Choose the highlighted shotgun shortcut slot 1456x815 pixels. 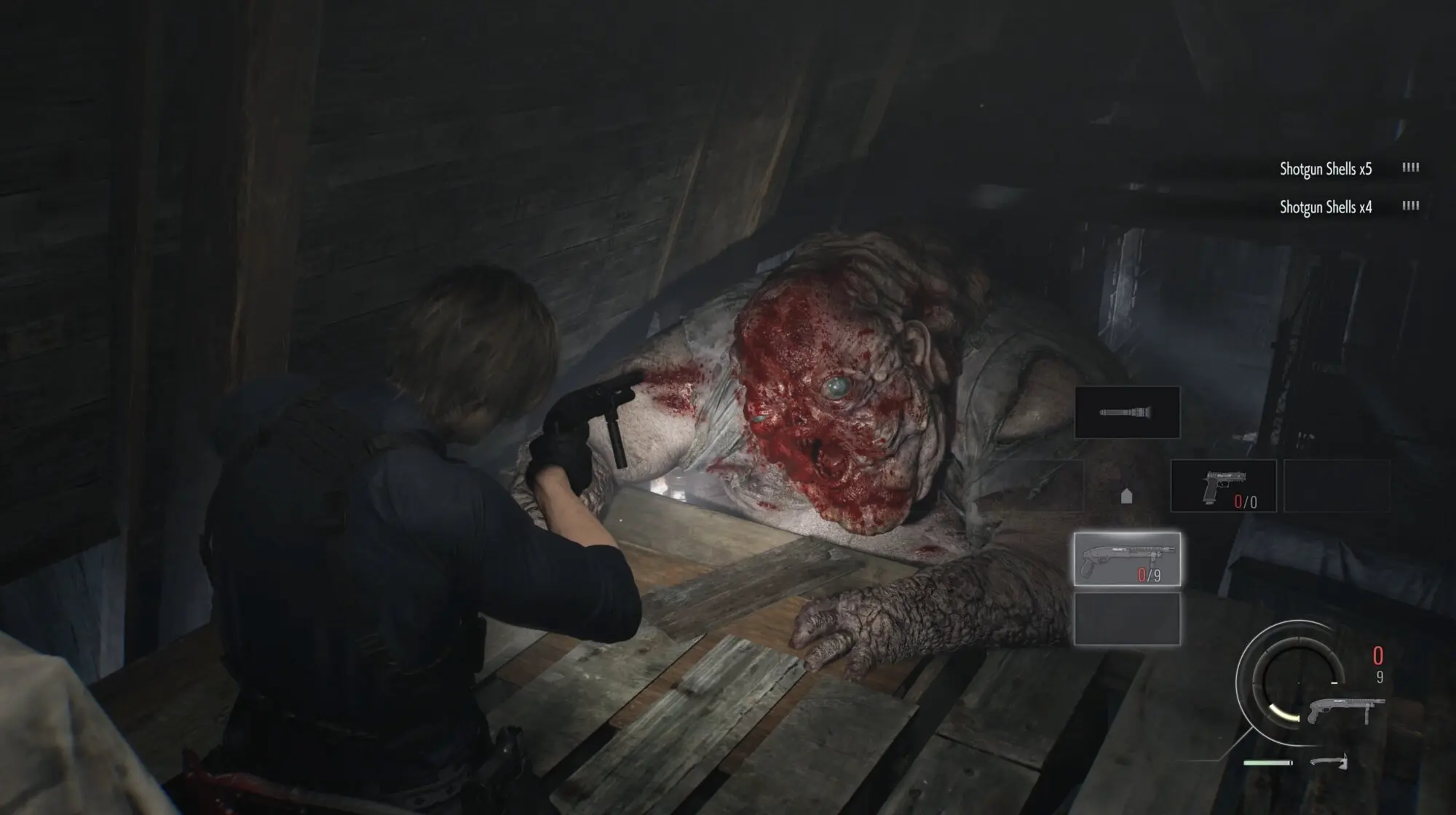tap(1127, 559)
